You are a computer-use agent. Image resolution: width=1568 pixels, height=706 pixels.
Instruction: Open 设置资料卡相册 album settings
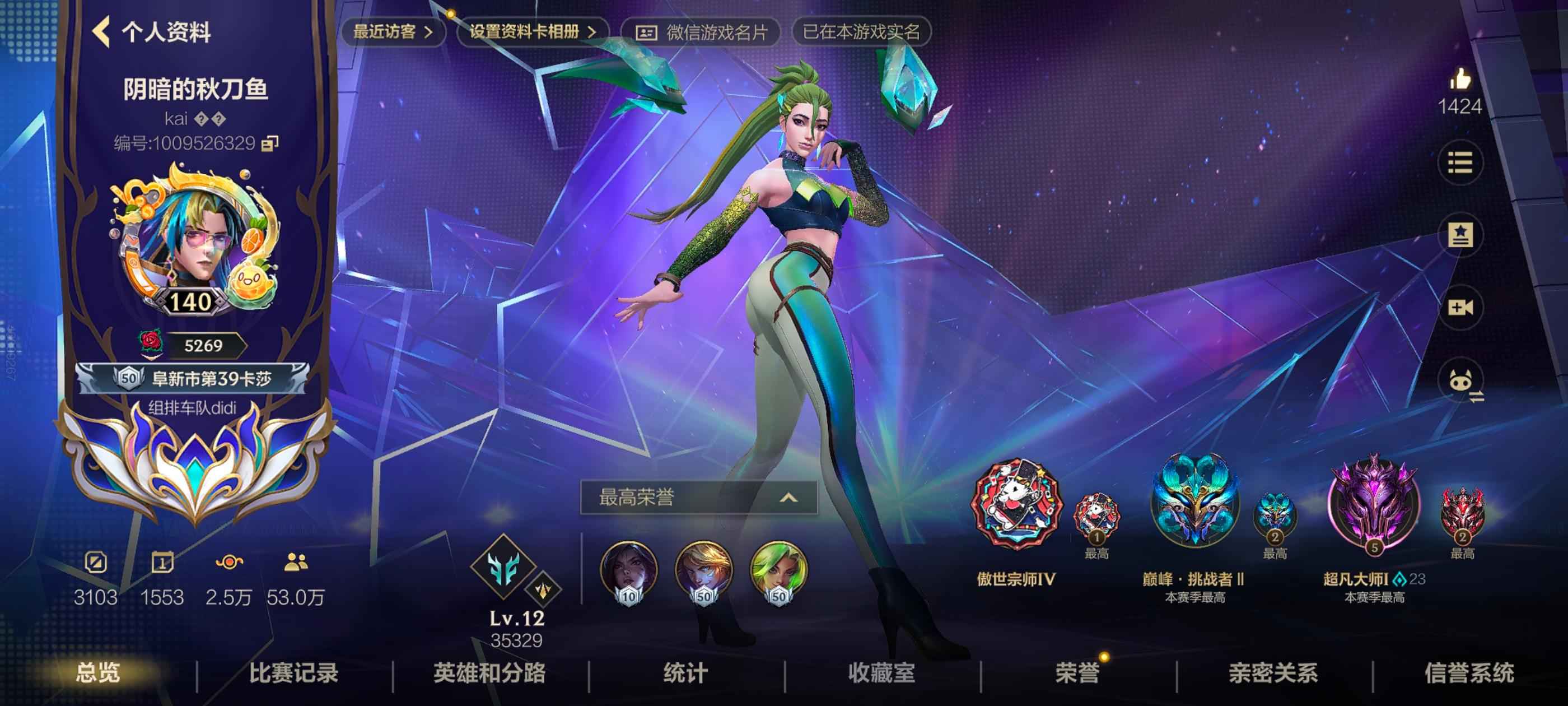tap(532, 32)
